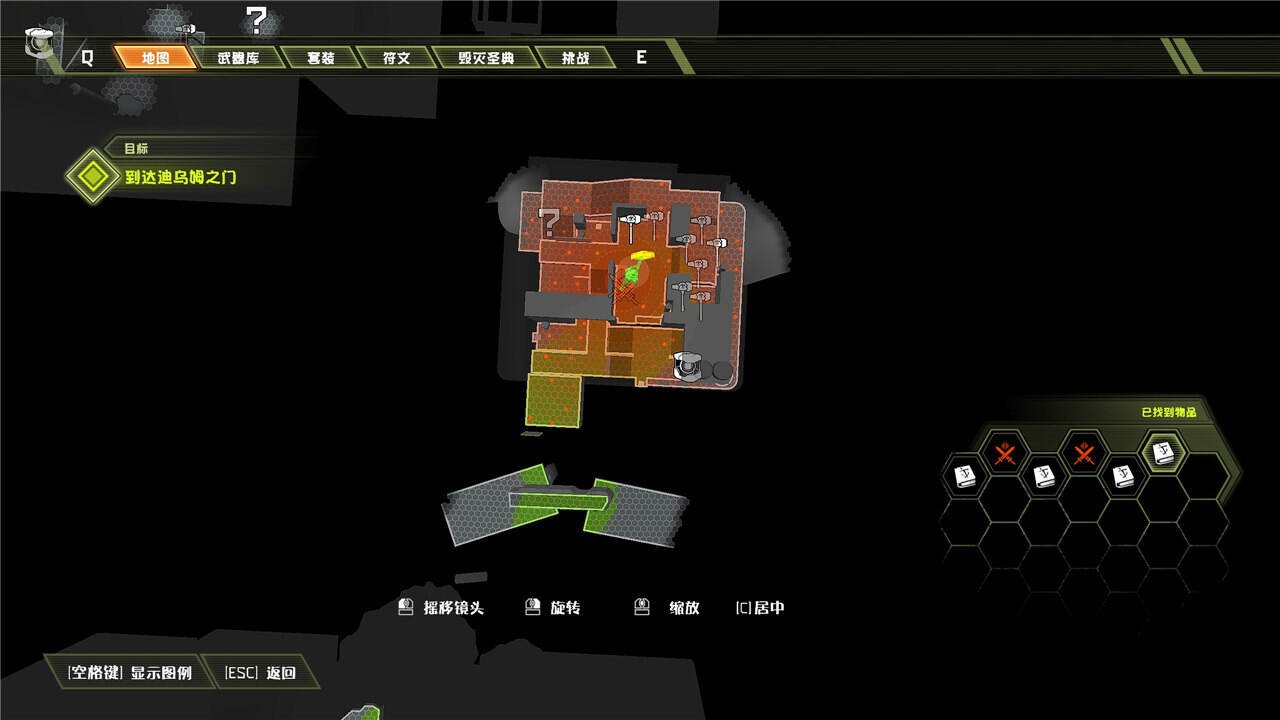1280x720 pixels.
Task: Click the 显示图例 show legend button
Action: pos(130,672)
